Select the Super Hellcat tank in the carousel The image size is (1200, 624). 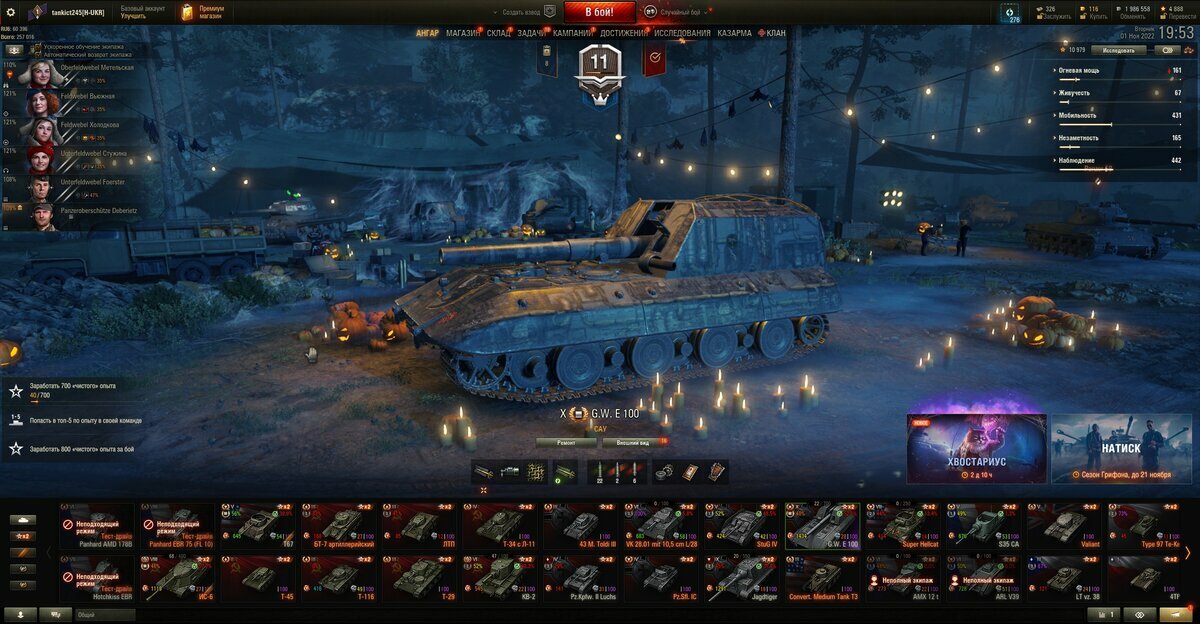[x=903, y=525]
